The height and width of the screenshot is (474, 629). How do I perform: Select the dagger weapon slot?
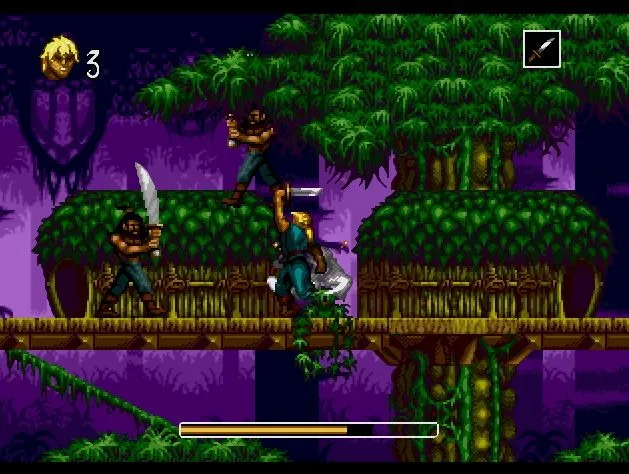(541, 49)
